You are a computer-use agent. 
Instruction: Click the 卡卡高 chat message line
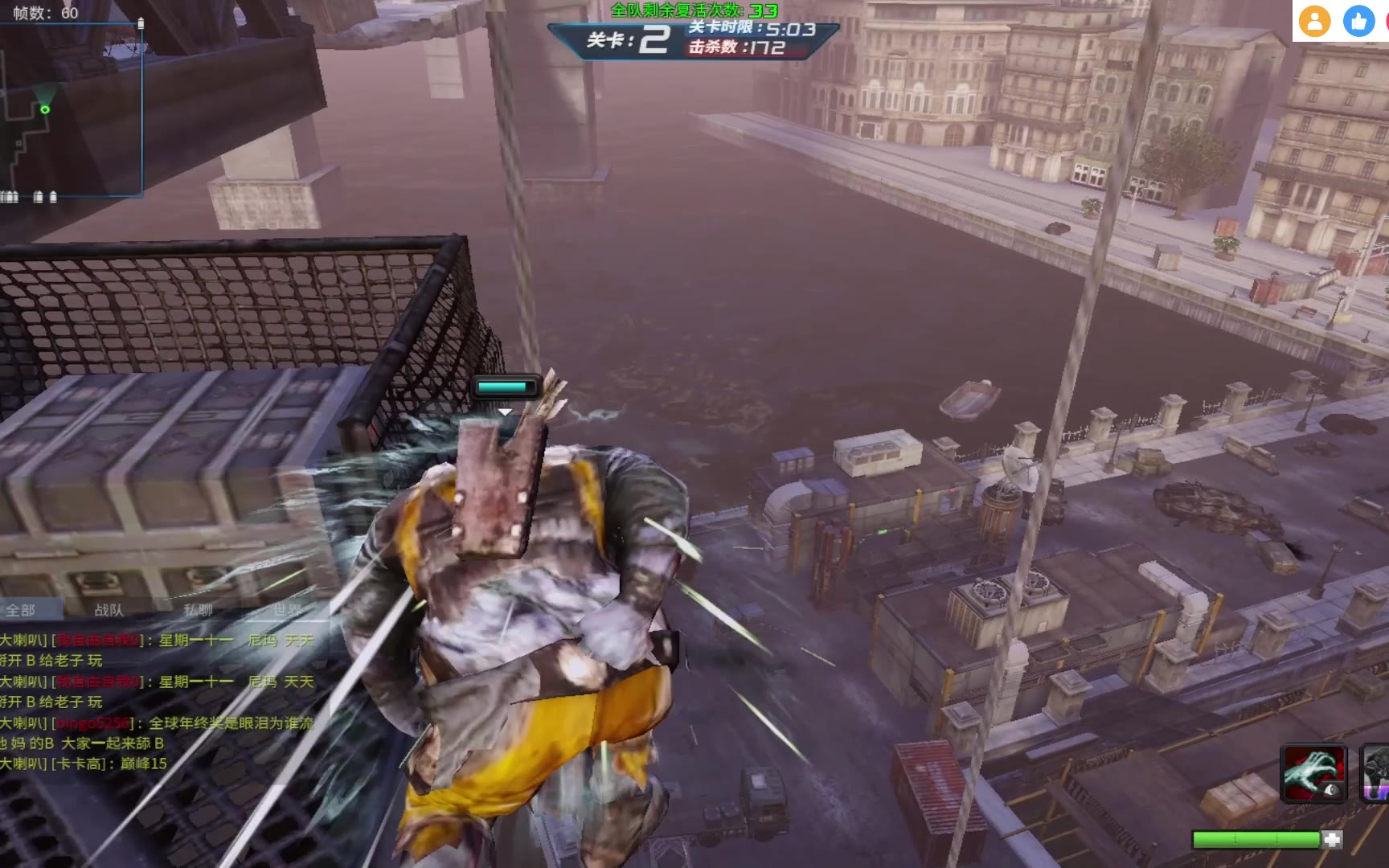click(x=84, y=764)
